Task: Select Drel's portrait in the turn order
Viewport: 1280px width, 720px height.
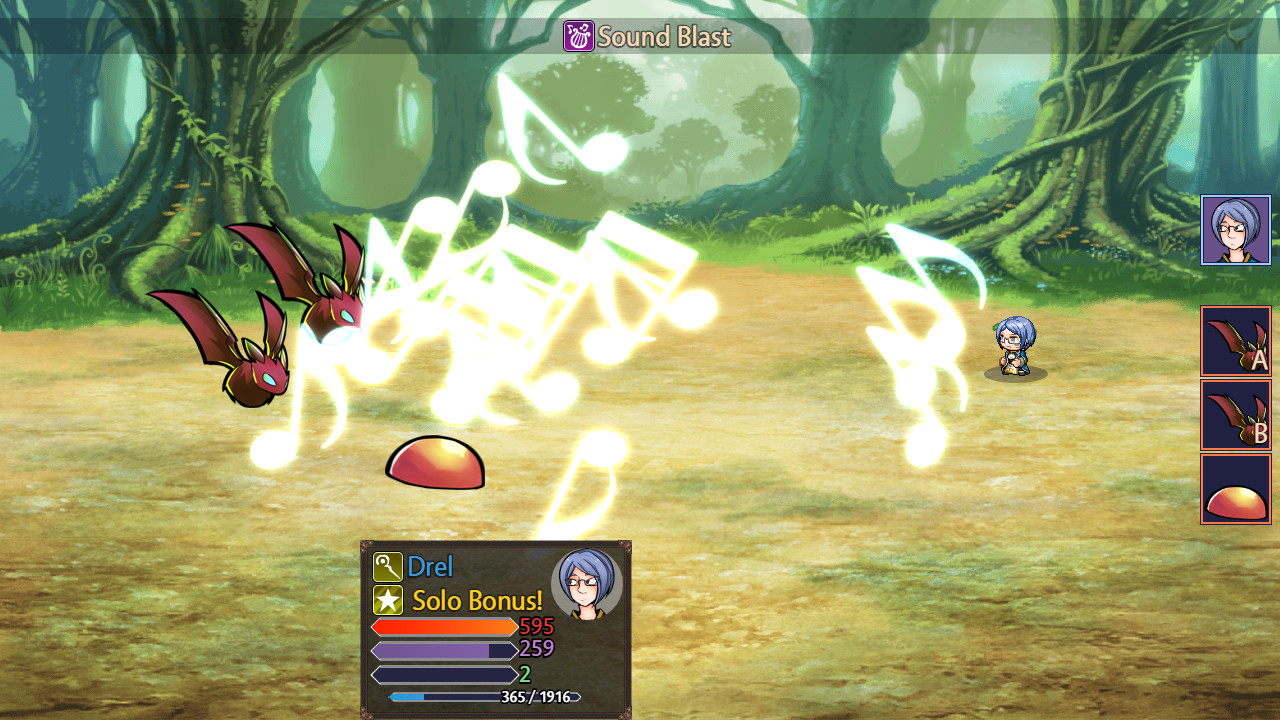Action: pos(1235,230)
